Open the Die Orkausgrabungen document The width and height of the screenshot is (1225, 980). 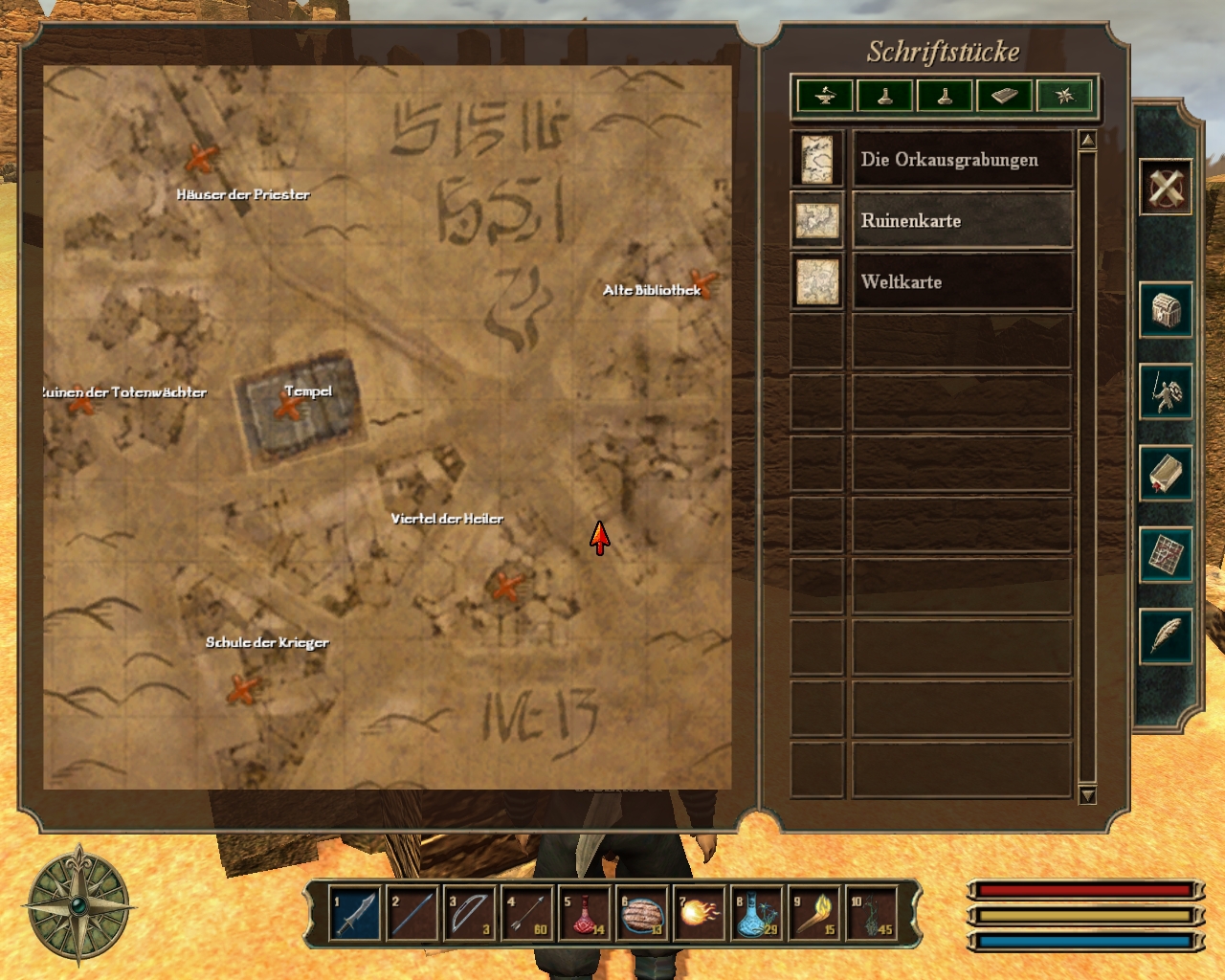pos(961,160)
